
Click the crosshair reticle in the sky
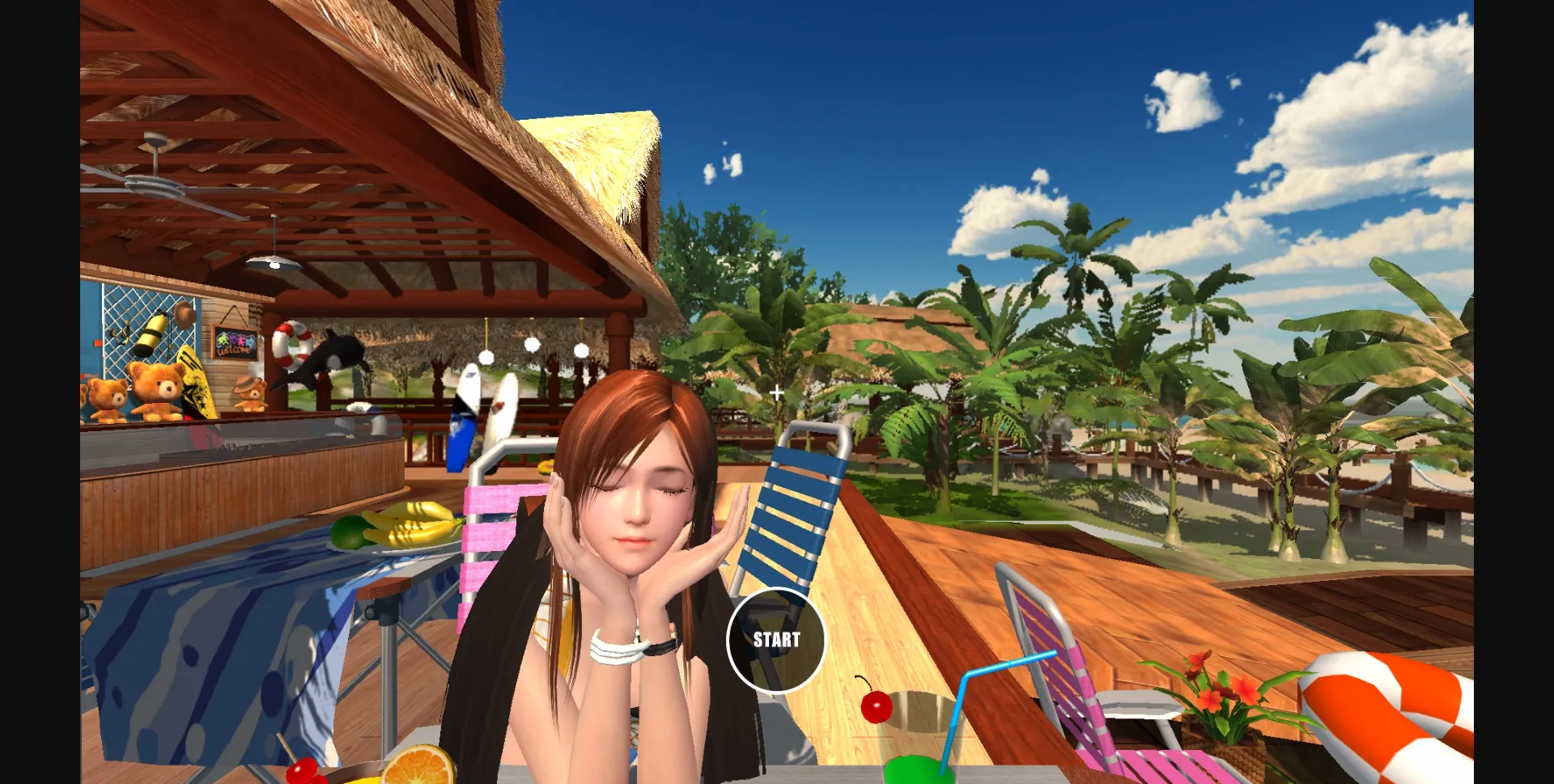pos(778,394)
